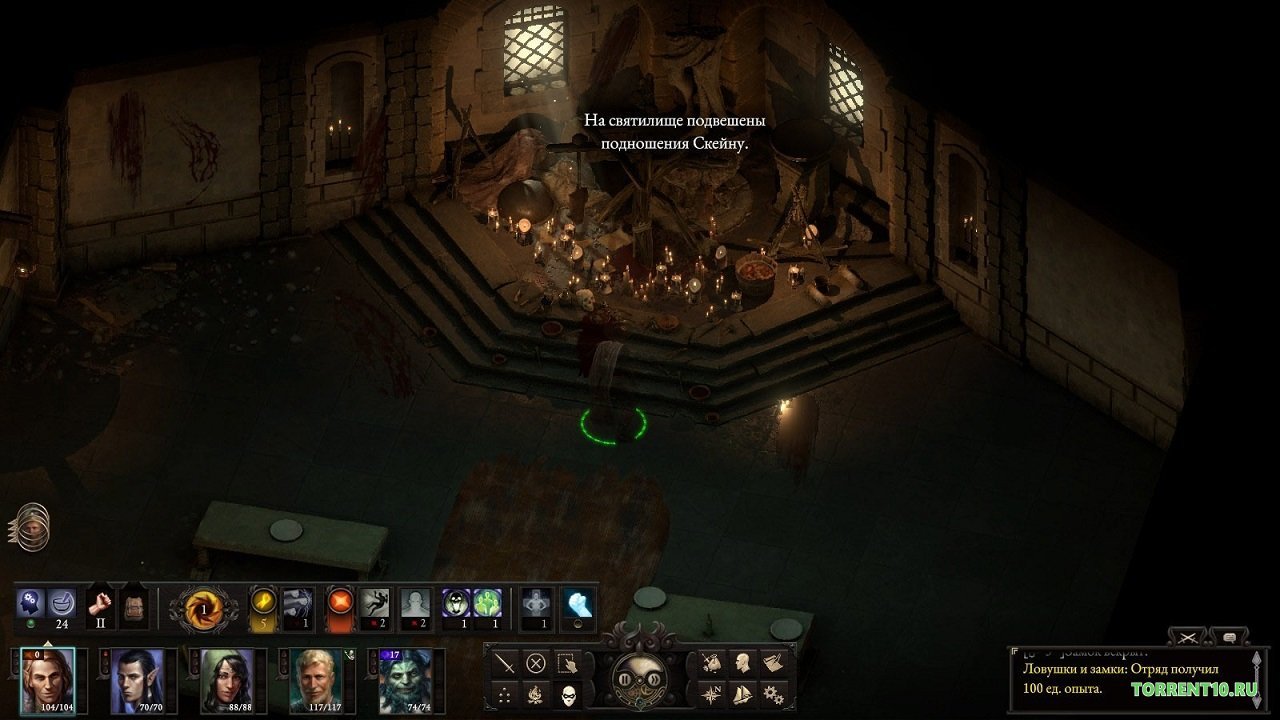The height and width of the screenshot is (720, 1280).
Task: Toggle fast mode with the double-arrow button
Action: [652, 680]
